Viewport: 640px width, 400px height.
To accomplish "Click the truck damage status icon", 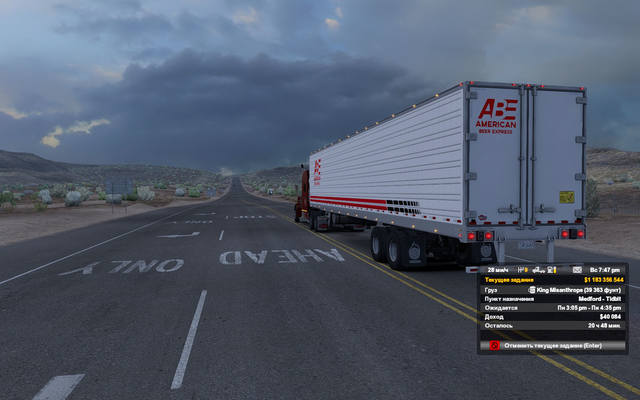I will coord(537,269).
